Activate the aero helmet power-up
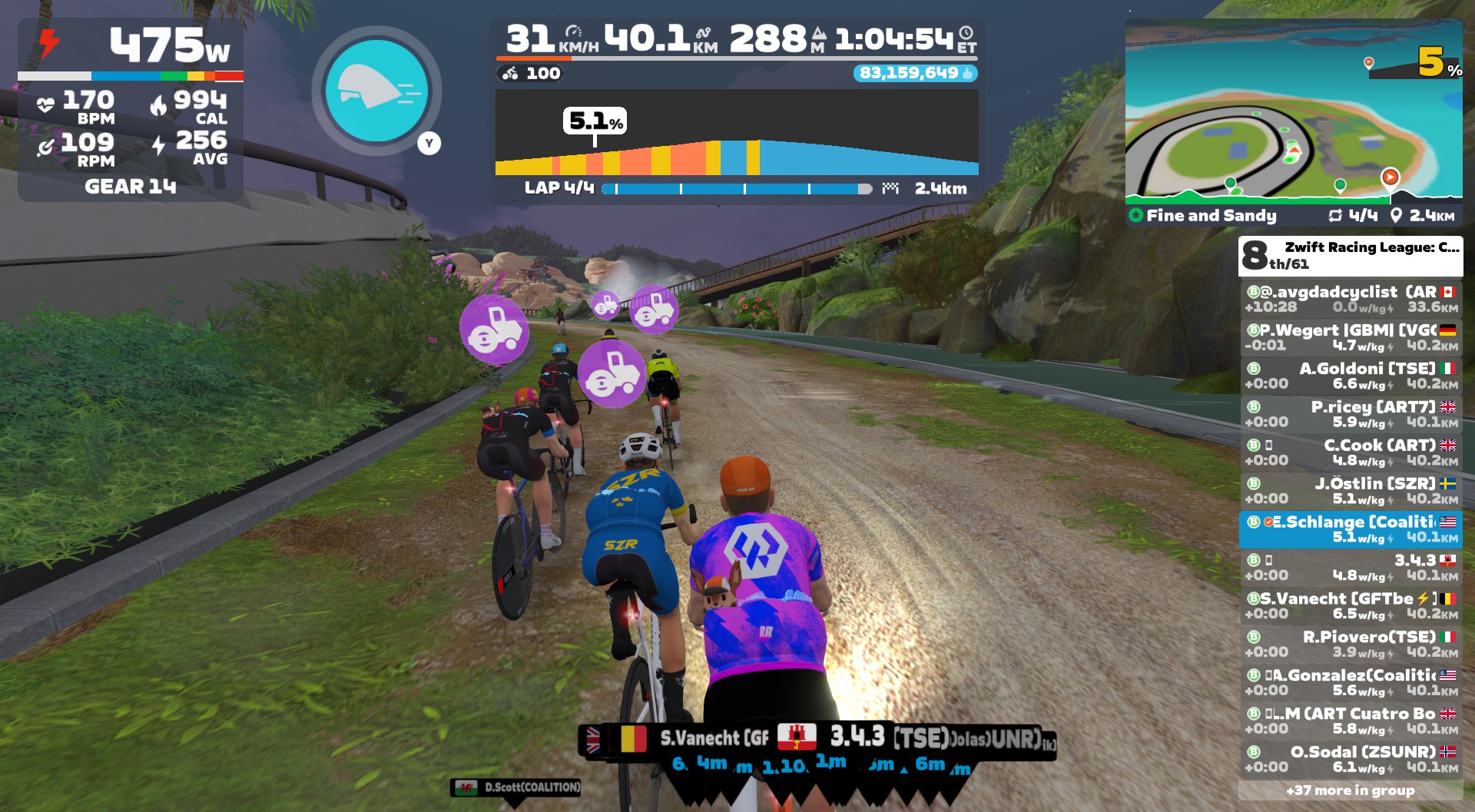 (376, 91)
